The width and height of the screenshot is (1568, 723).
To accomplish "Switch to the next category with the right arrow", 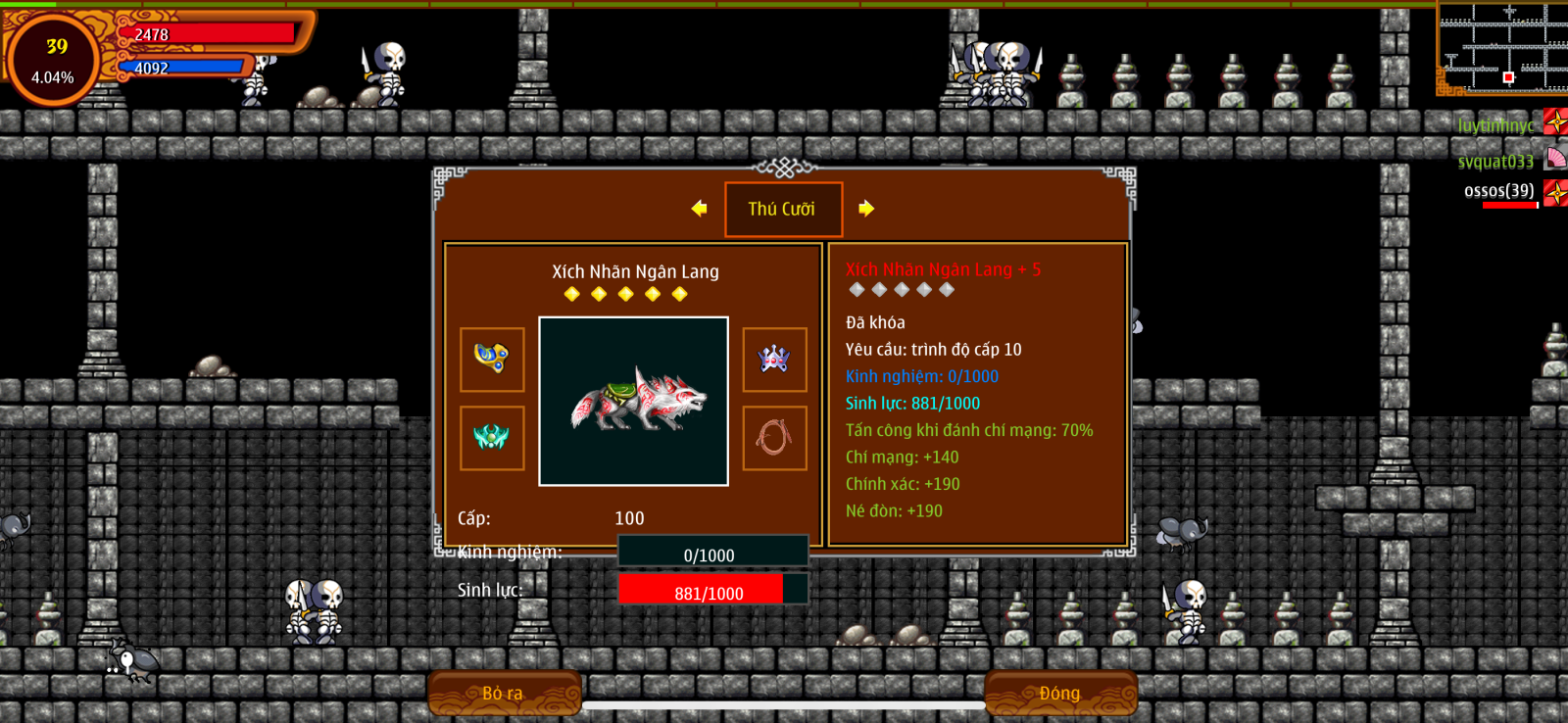I will point(866,209).
